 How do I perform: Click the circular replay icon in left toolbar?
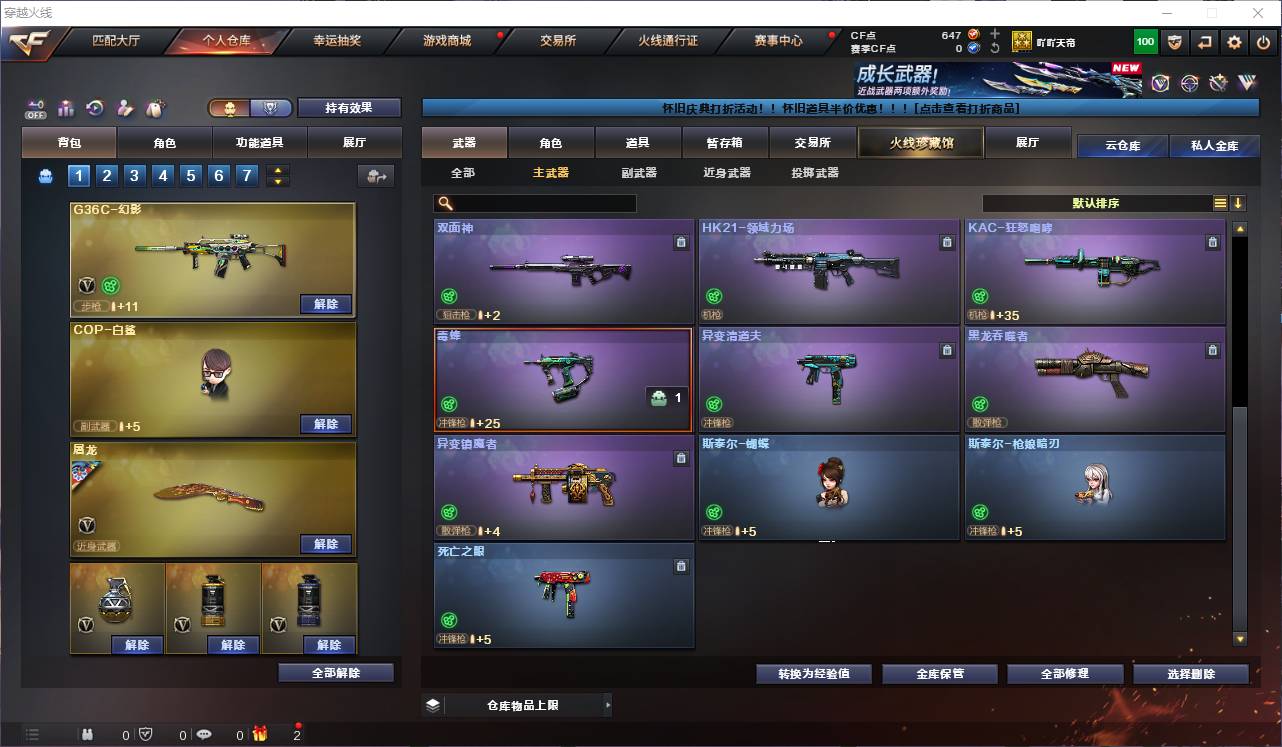(94, 106)
